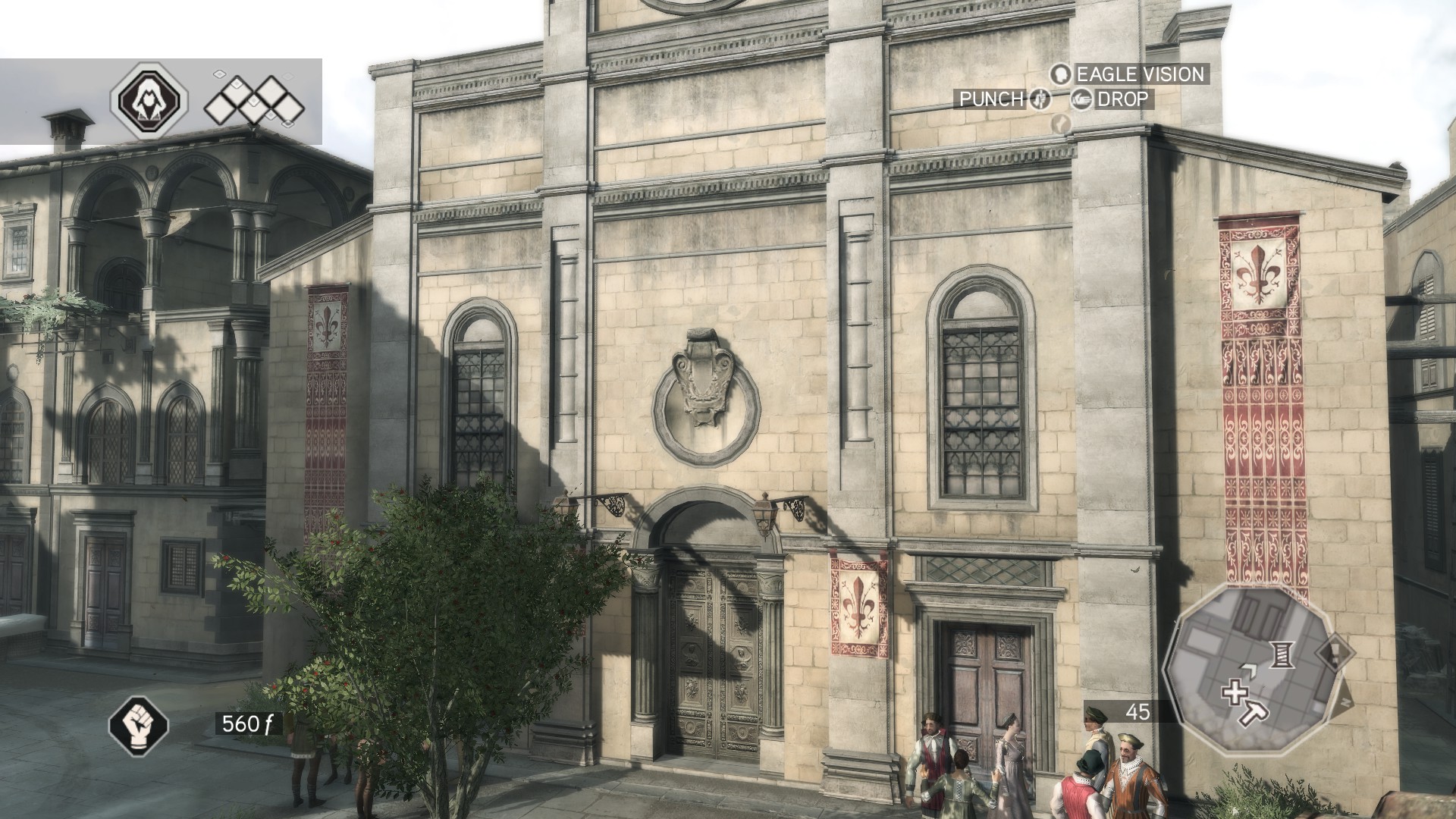Select the doctor cross marker on minimap
The width and height of the screenshot is (1456, 819).
(x=1235, y=692)
